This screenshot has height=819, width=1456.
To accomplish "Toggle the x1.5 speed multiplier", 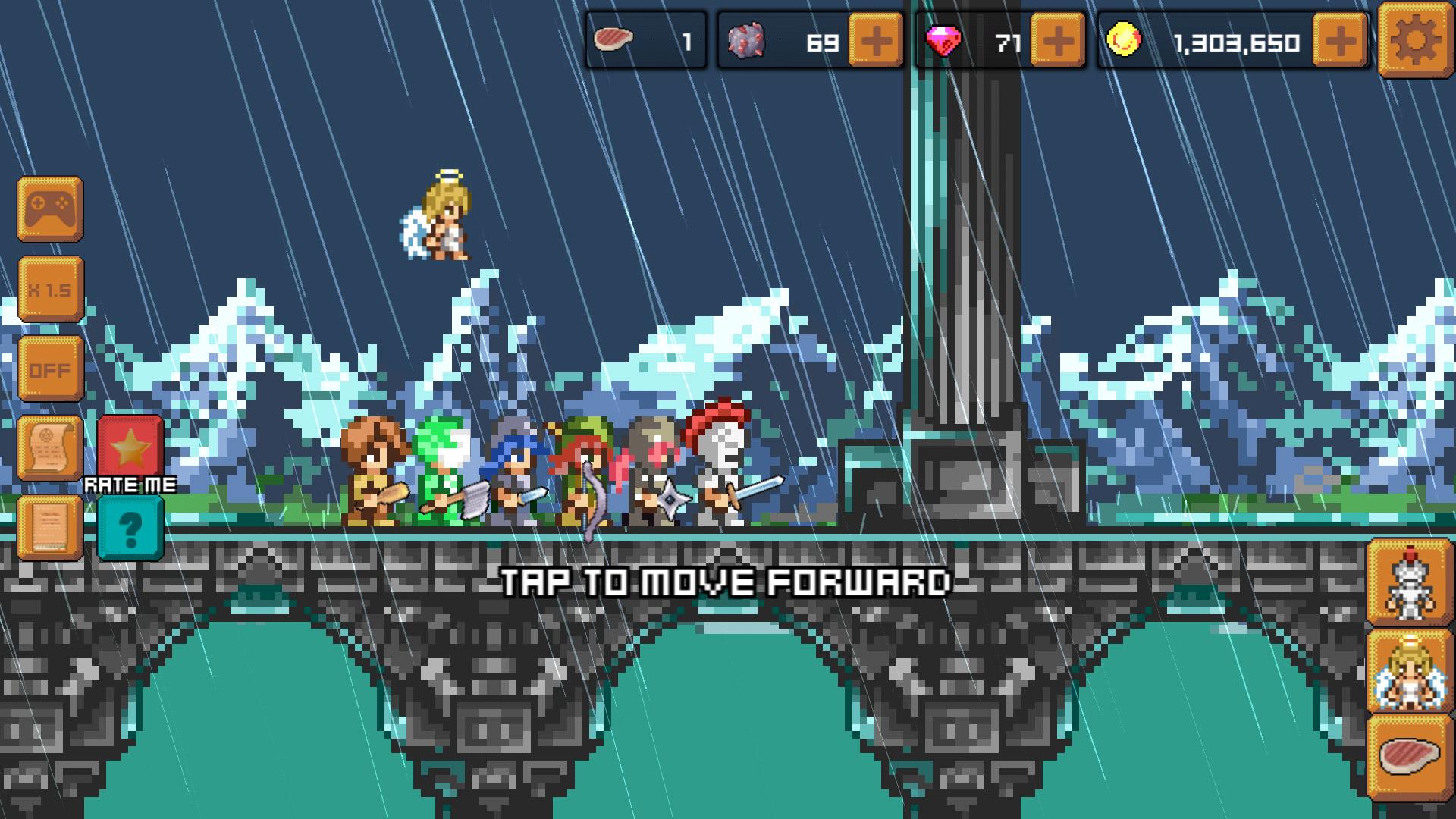I will pyautogui.click(x=50, y=290).
